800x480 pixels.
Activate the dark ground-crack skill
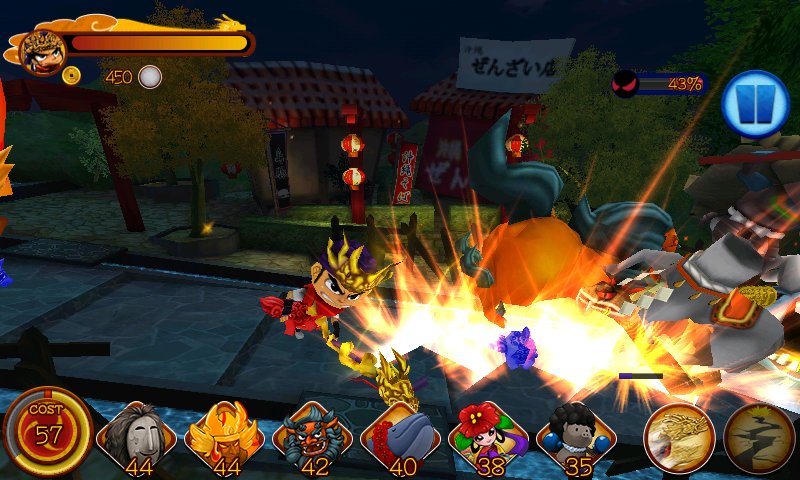coord(757,437)
